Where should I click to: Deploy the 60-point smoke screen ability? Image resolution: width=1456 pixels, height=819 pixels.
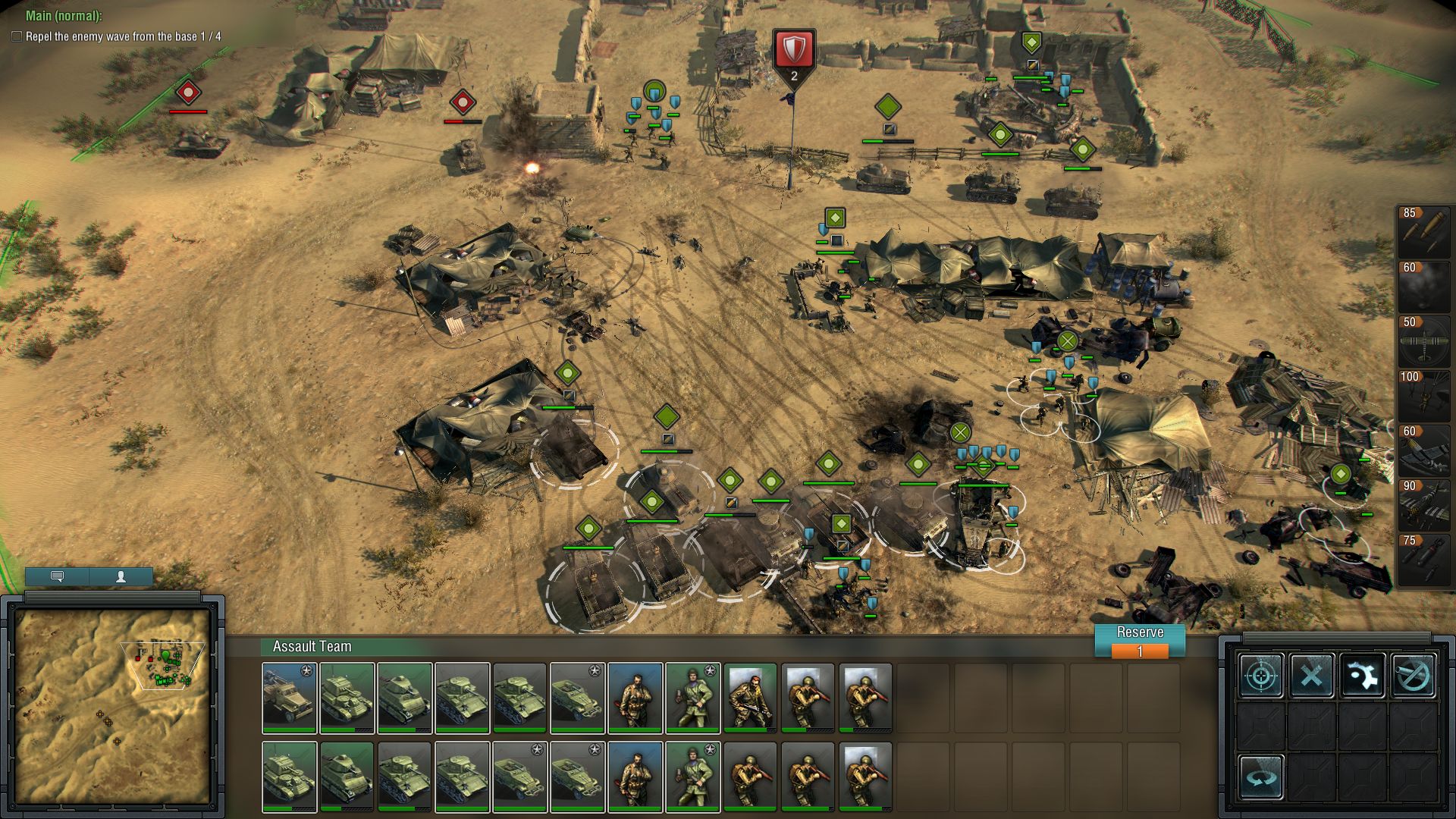[1423, 286]
